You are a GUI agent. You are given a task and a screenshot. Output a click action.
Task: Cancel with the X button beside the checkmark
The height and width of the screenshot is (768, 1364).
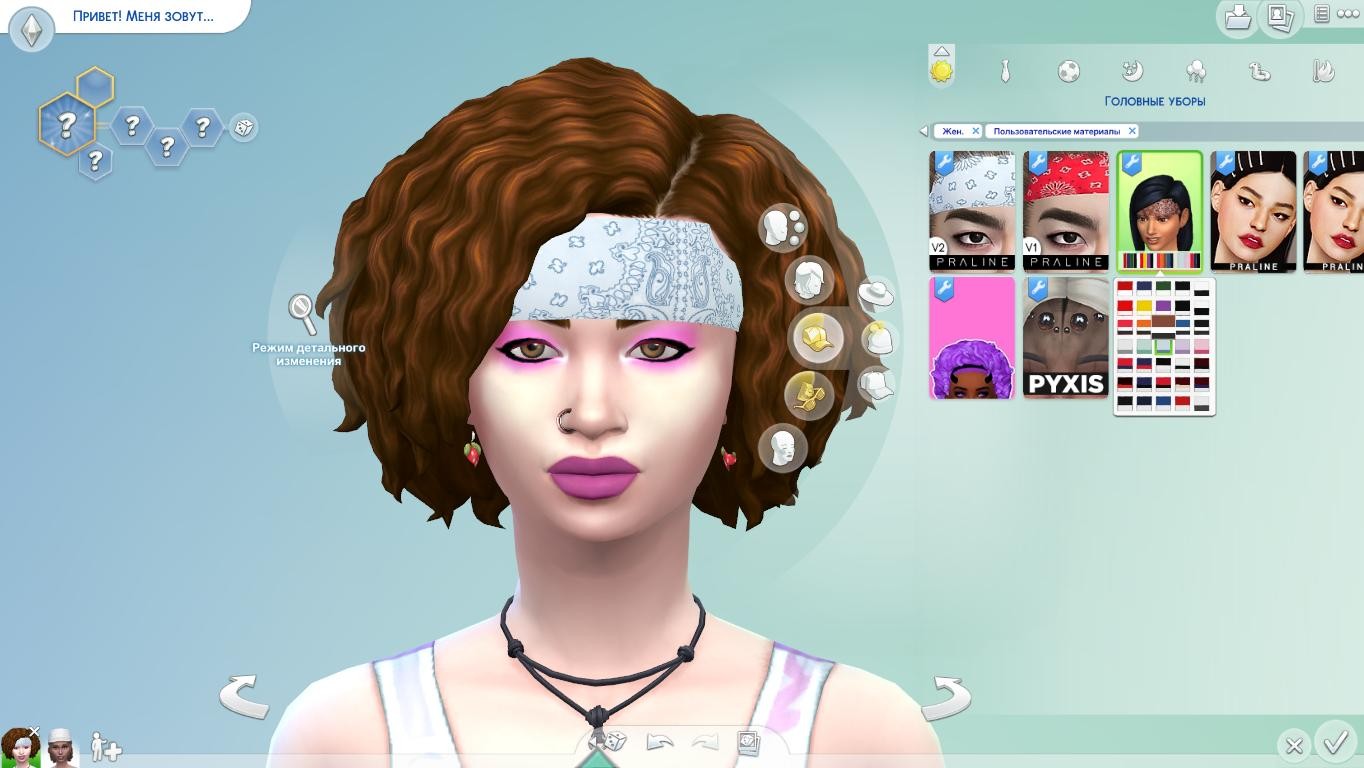(1293, 745)
